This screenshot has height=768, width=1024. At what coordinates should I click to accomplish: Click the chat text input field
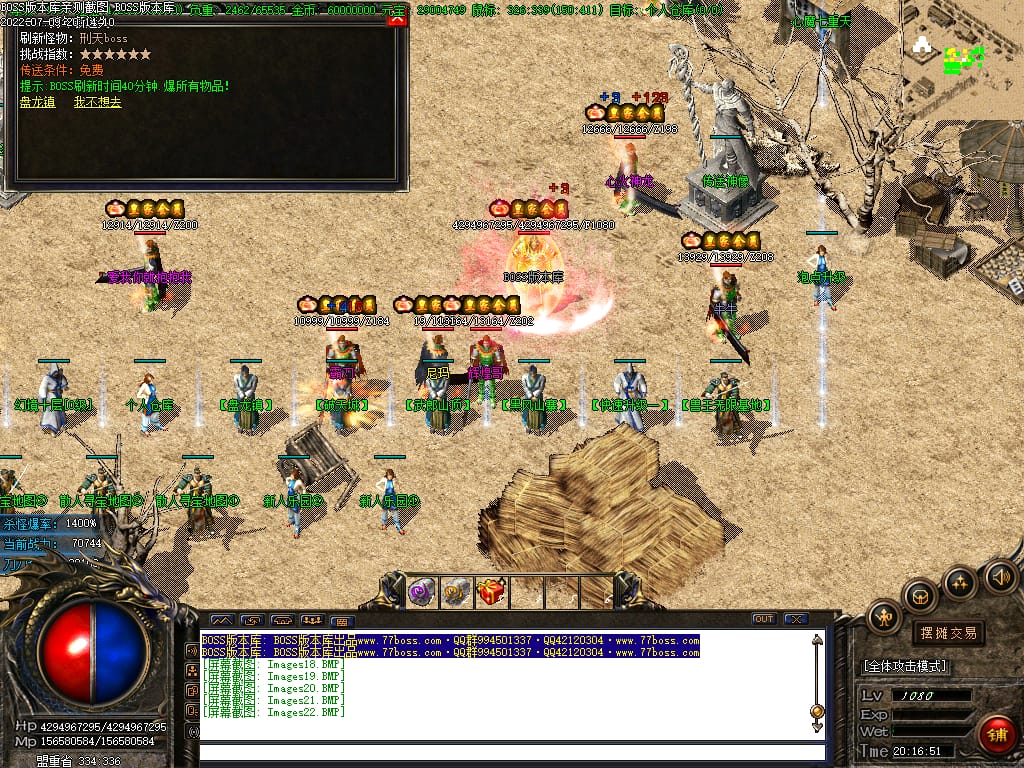pos(512,752)
